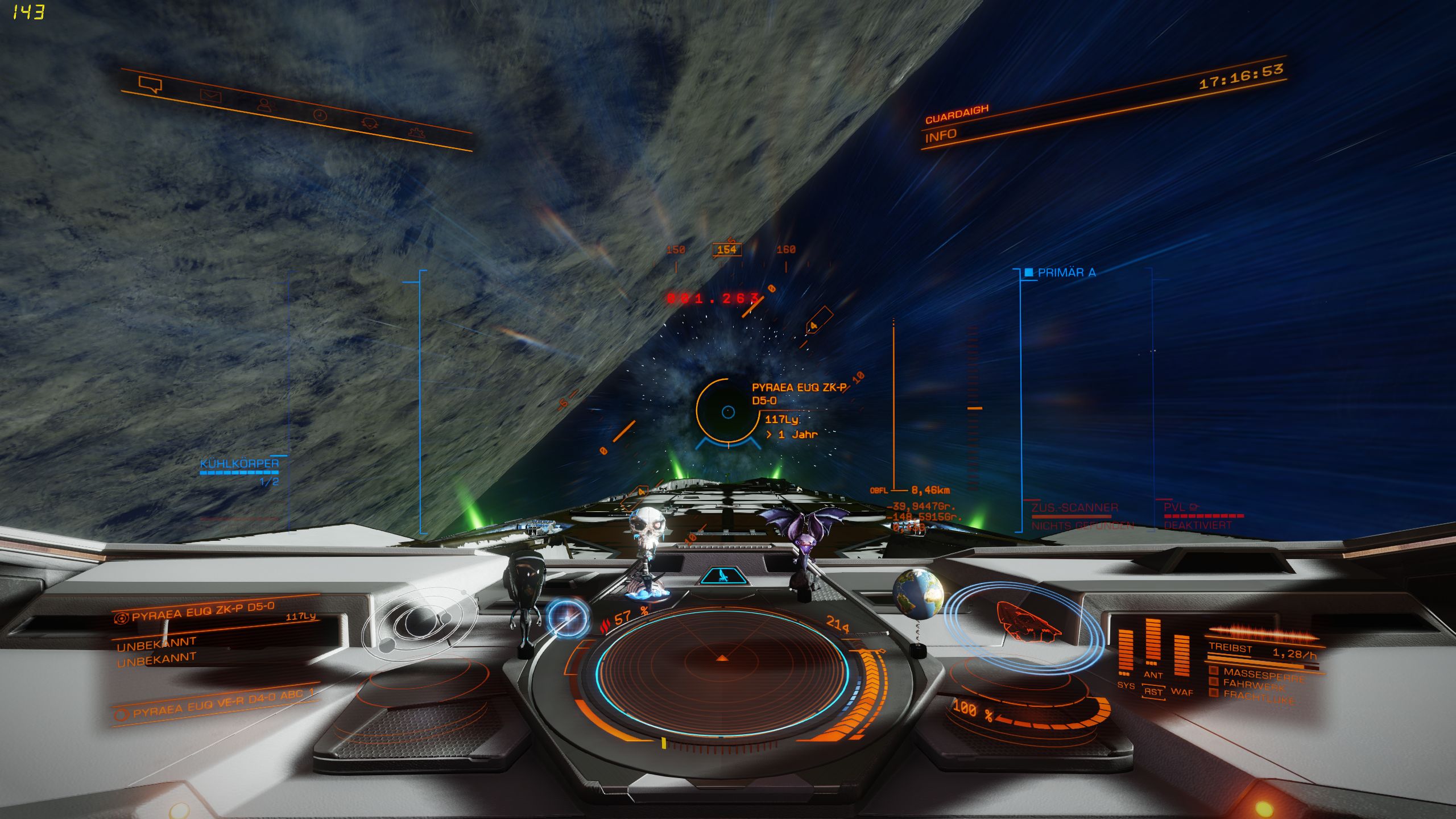1456x819 pixels.
Task: Open the friends and contacts tab
Action: click(x=264, y=105)
